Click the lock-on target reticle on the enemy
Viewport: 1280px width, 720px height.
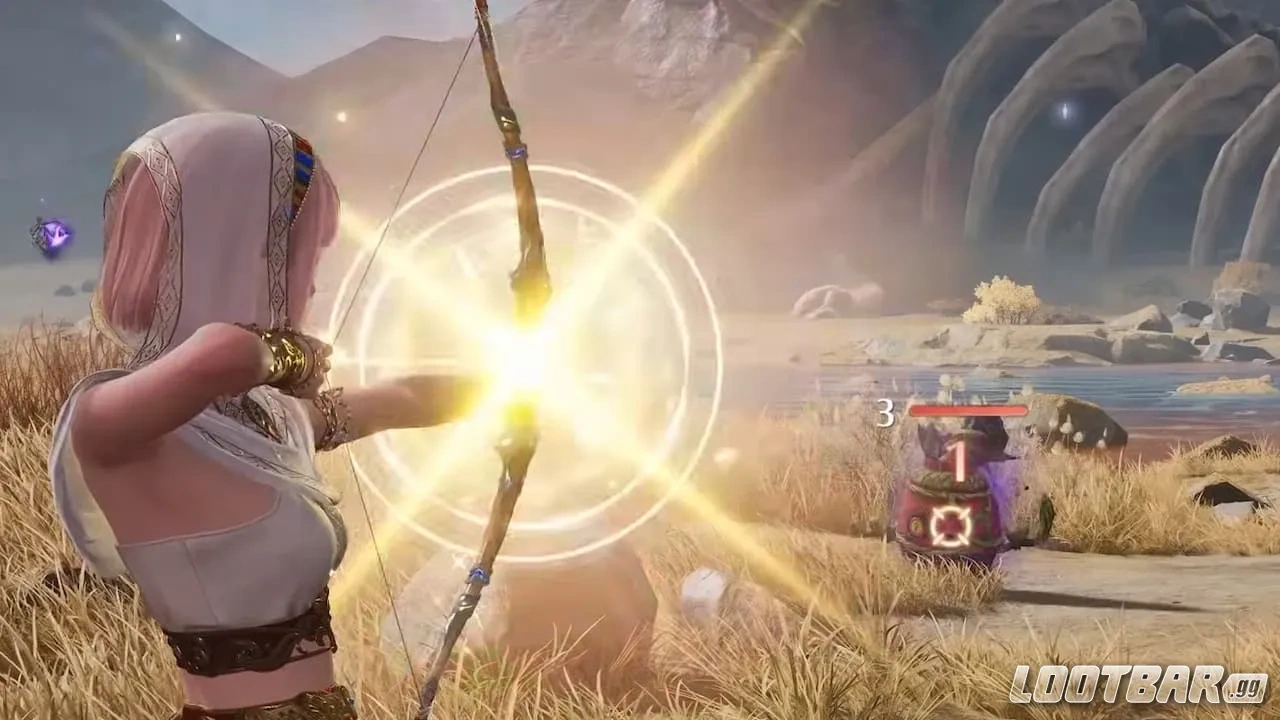pos(950,526)
